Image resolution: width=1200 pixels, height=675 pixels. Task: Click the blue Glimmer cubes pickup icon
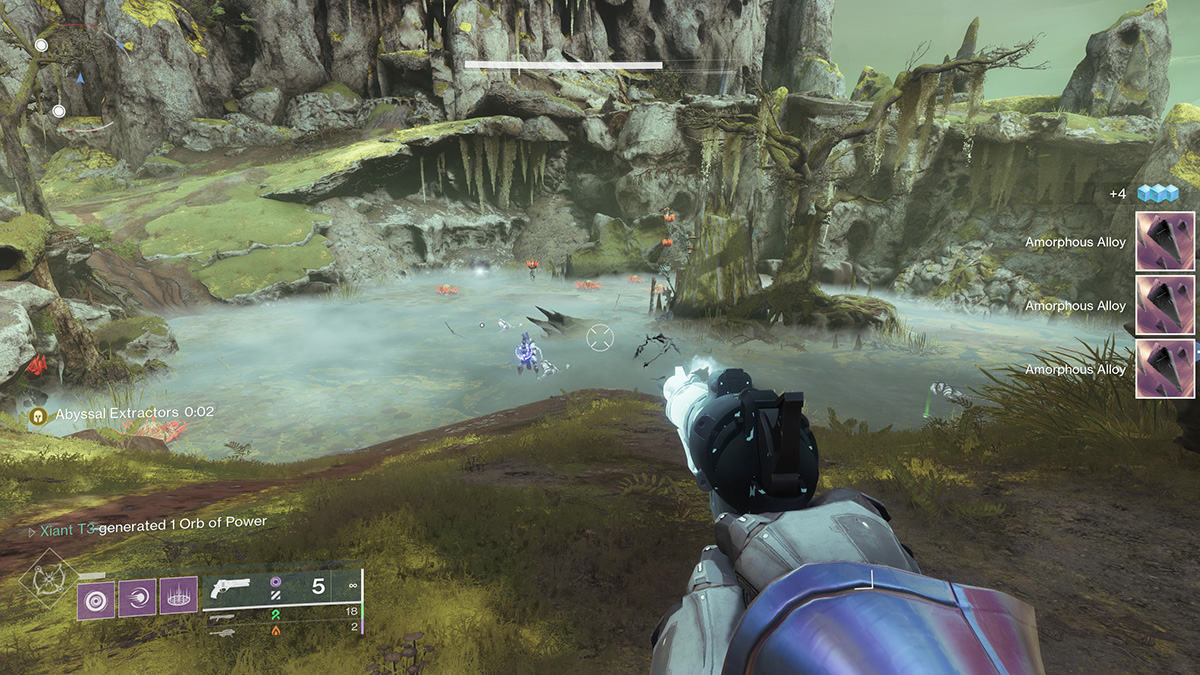tap(1157, 193)
